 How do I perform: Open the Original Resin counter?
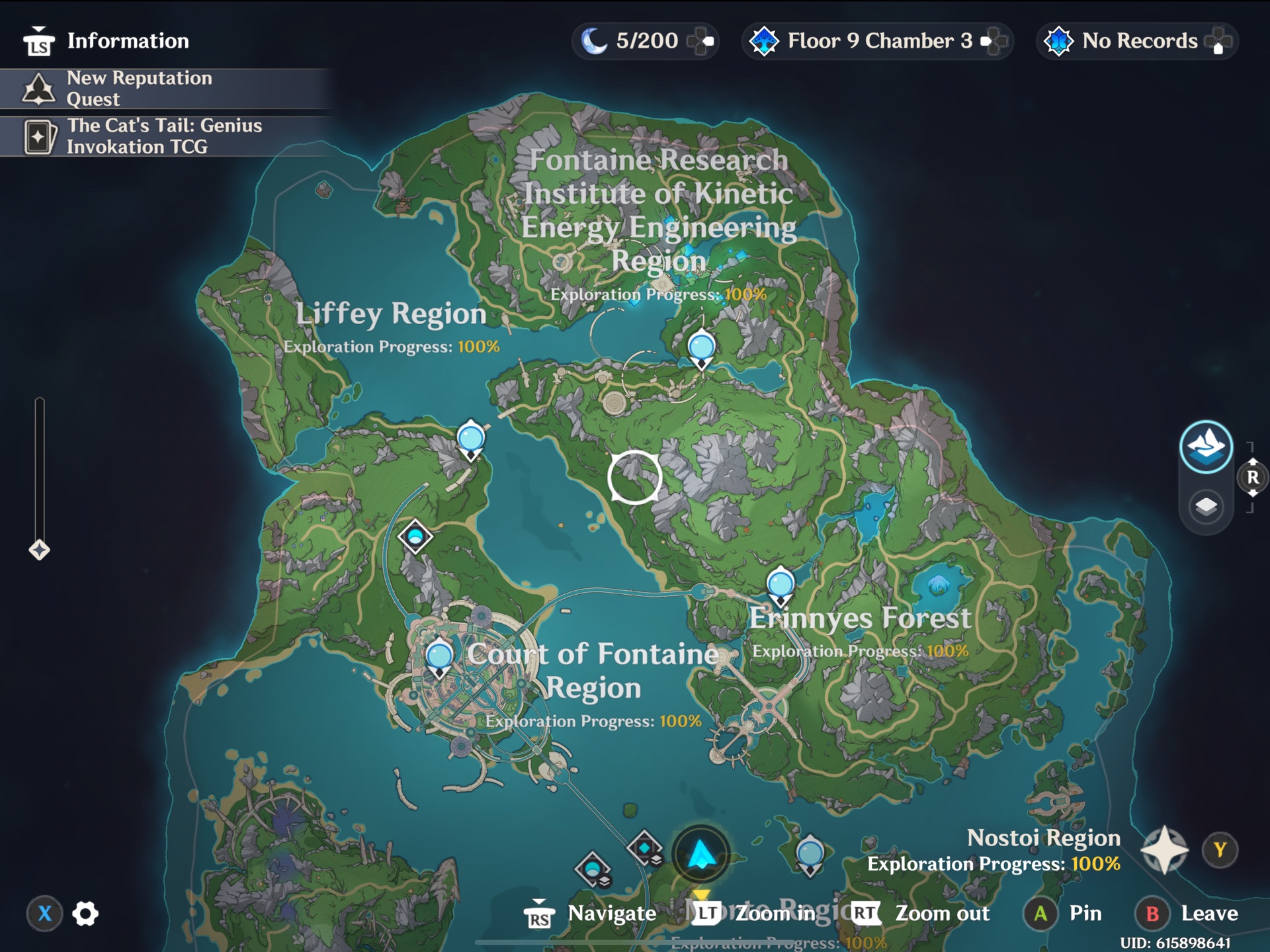[x=645, y=40]
